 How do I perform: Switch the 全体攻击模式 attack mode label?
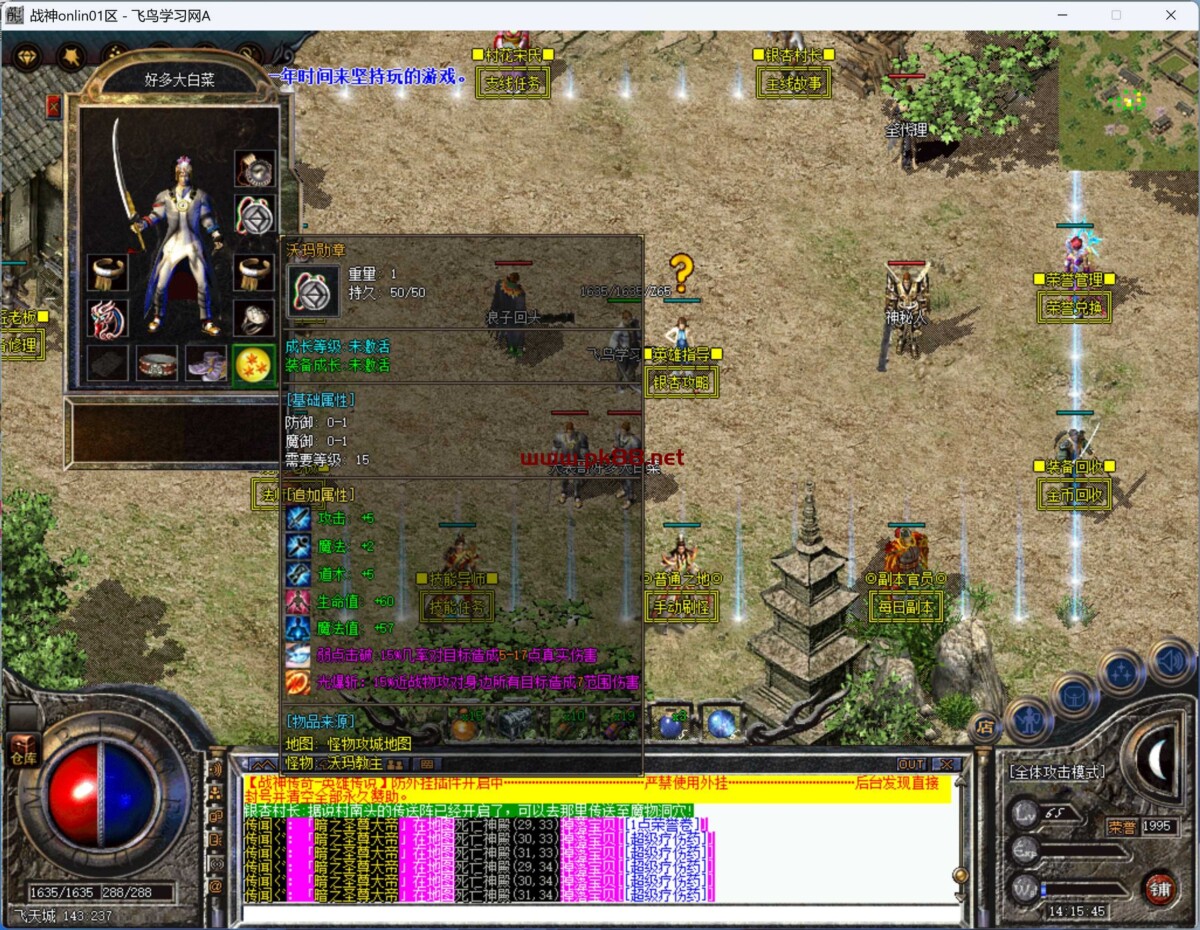tap(1056, 771)
